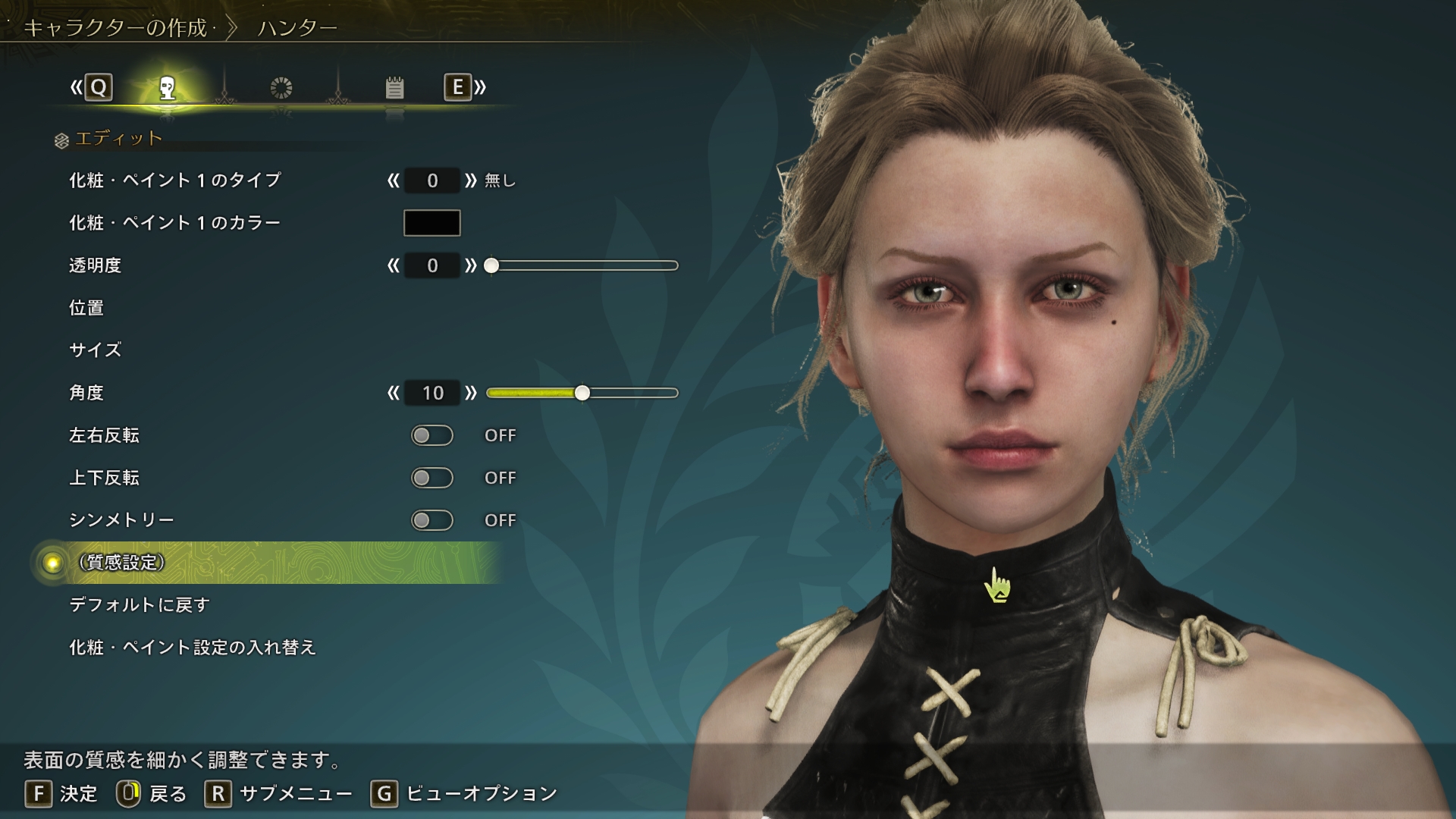Open the 質感設定 texture settings
Screen dimensions: 1456x819
coord(122,563)
